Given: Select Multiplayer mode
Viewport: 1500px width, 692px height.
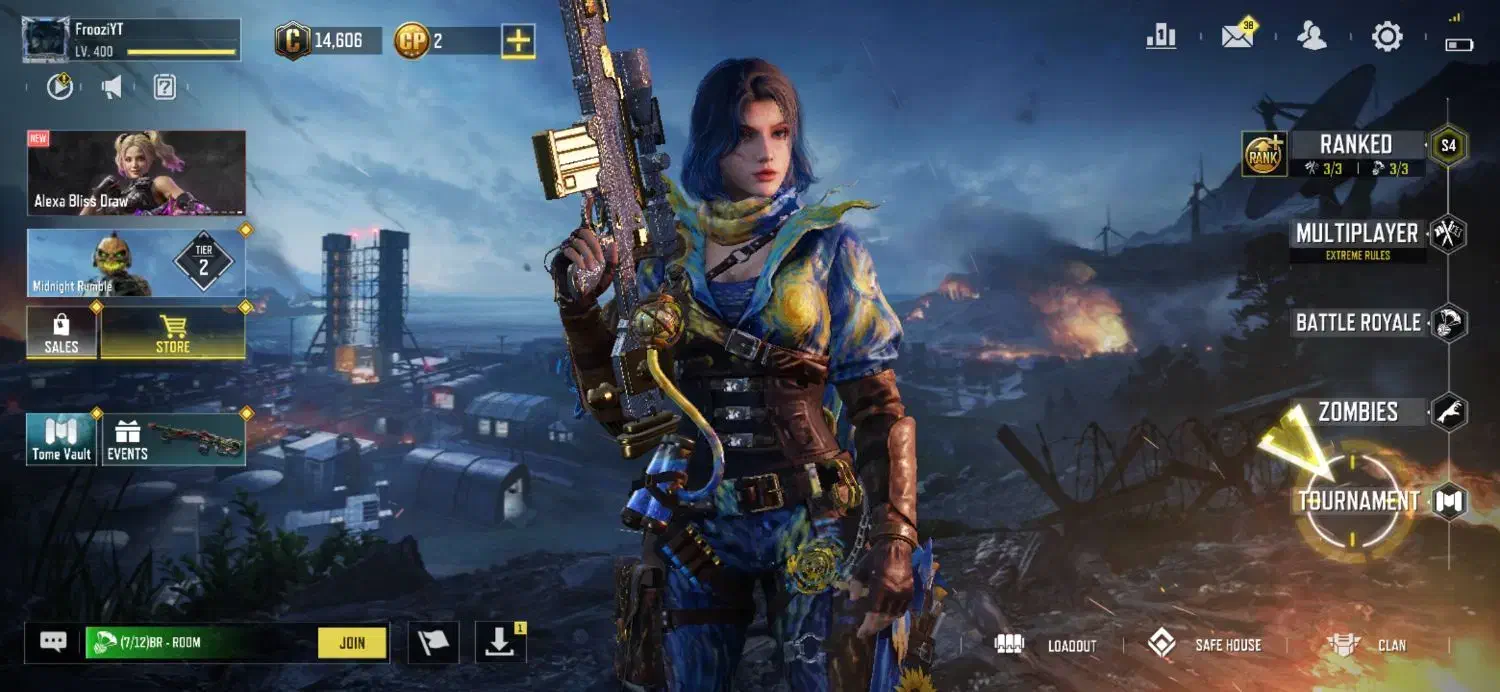Looking at the screenshot, I should tap(1356, 234).
